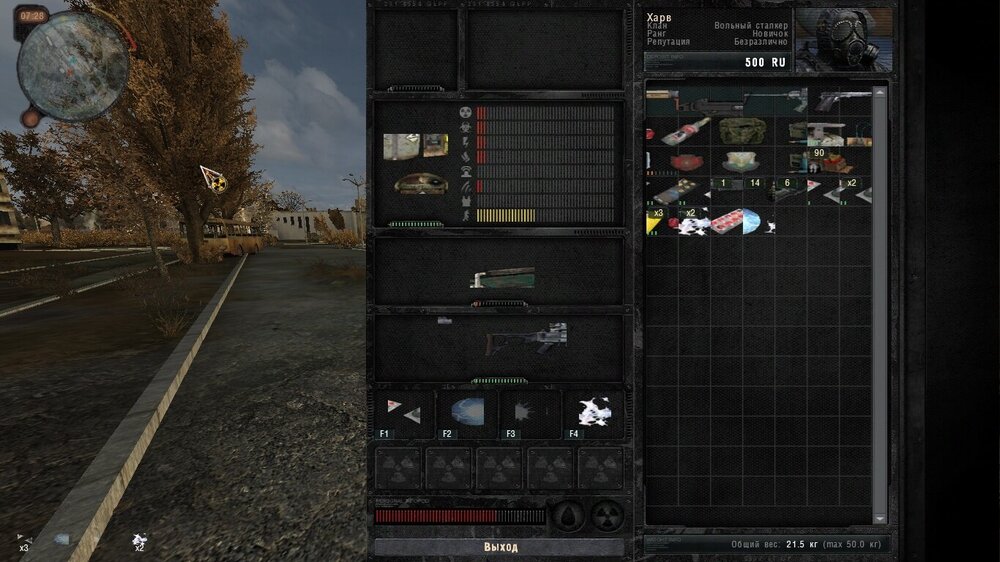Click the inventory scrollbar down arrow
Image resolution: width=1000 pixels, height=562 pixels.
click(x=880, y=518)
